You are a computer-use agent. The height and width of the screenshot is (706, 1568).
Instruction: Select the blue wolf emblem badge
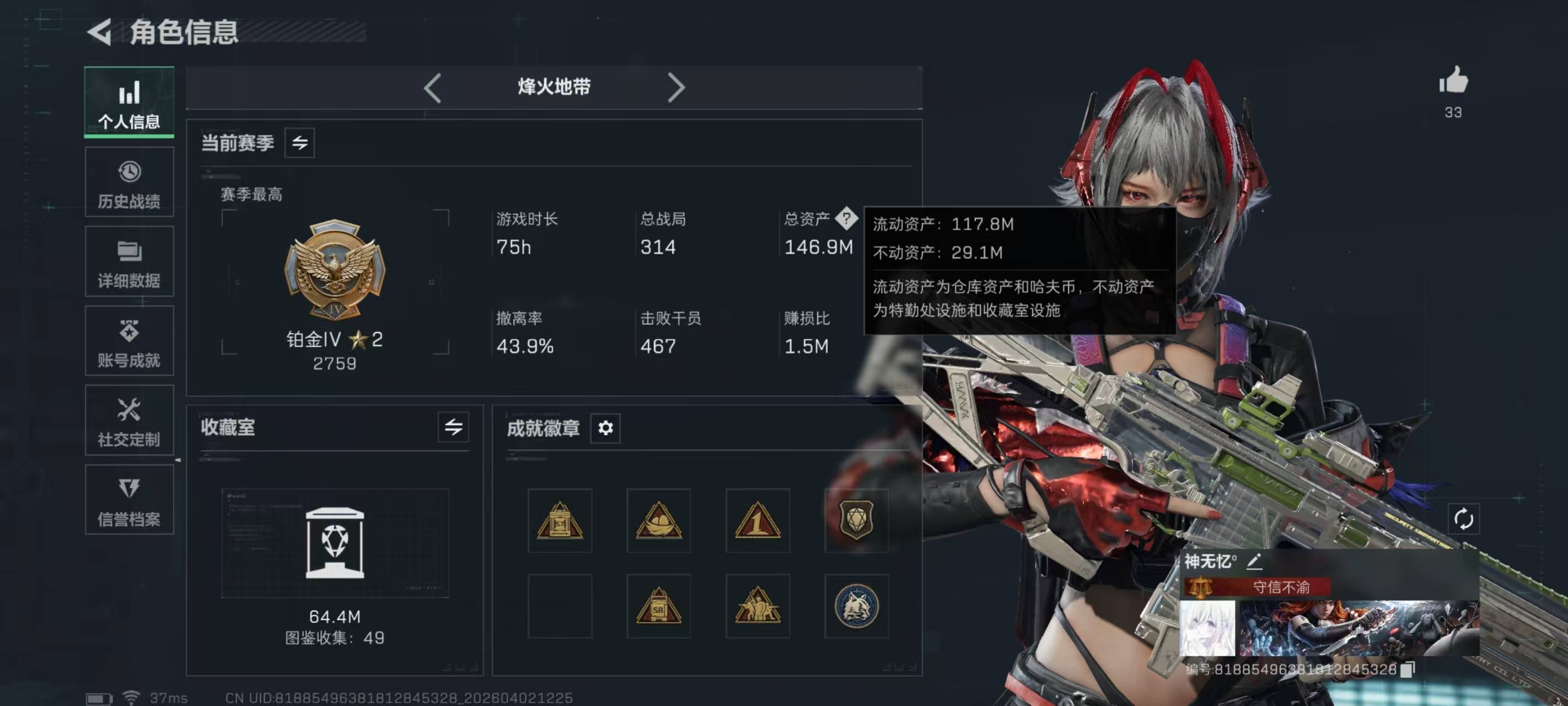pyautogui.click(x=856, y=606)
